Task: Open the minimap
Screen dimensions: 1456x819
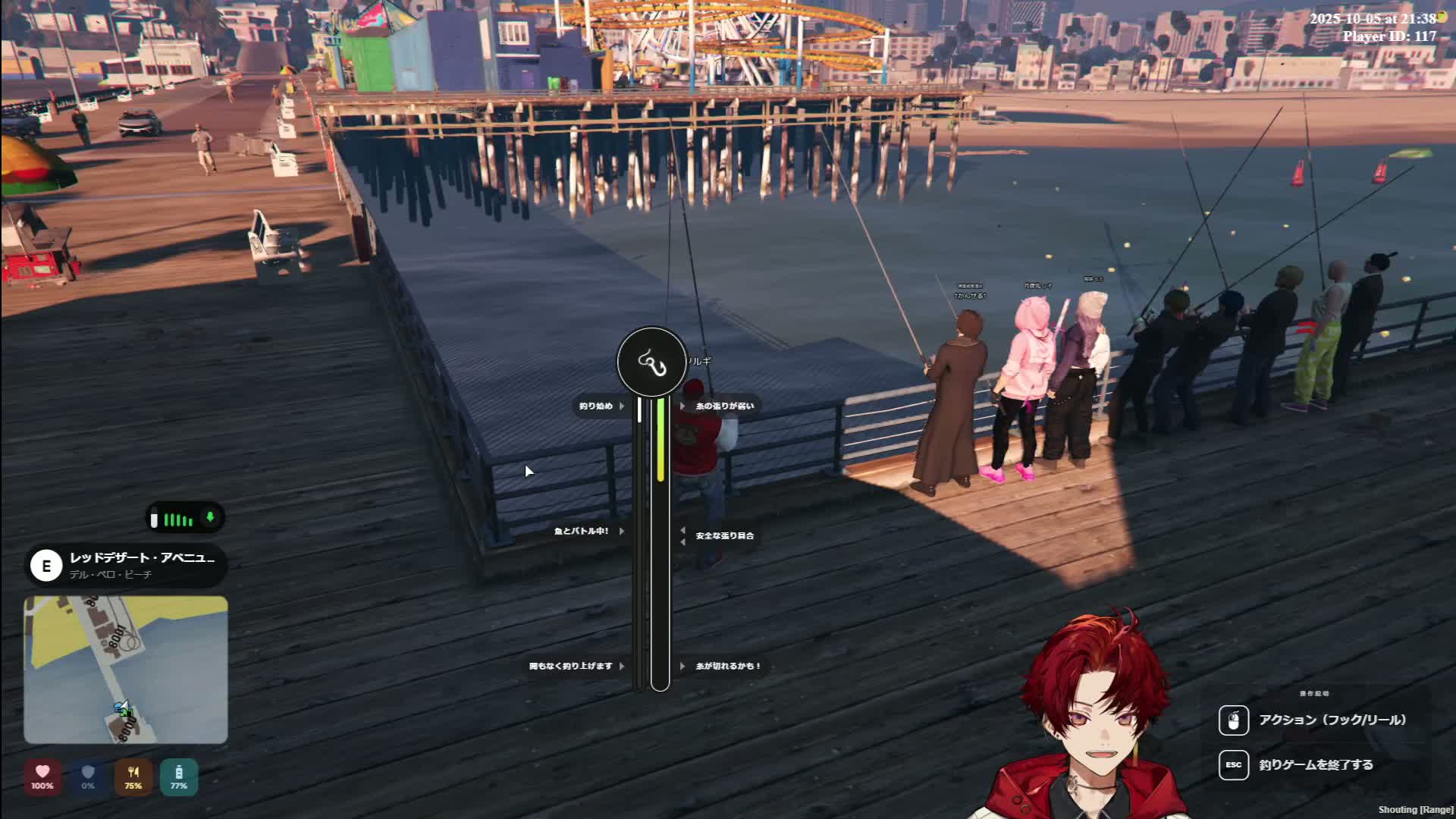Action: pyautogui.click(x=126, y=669)
